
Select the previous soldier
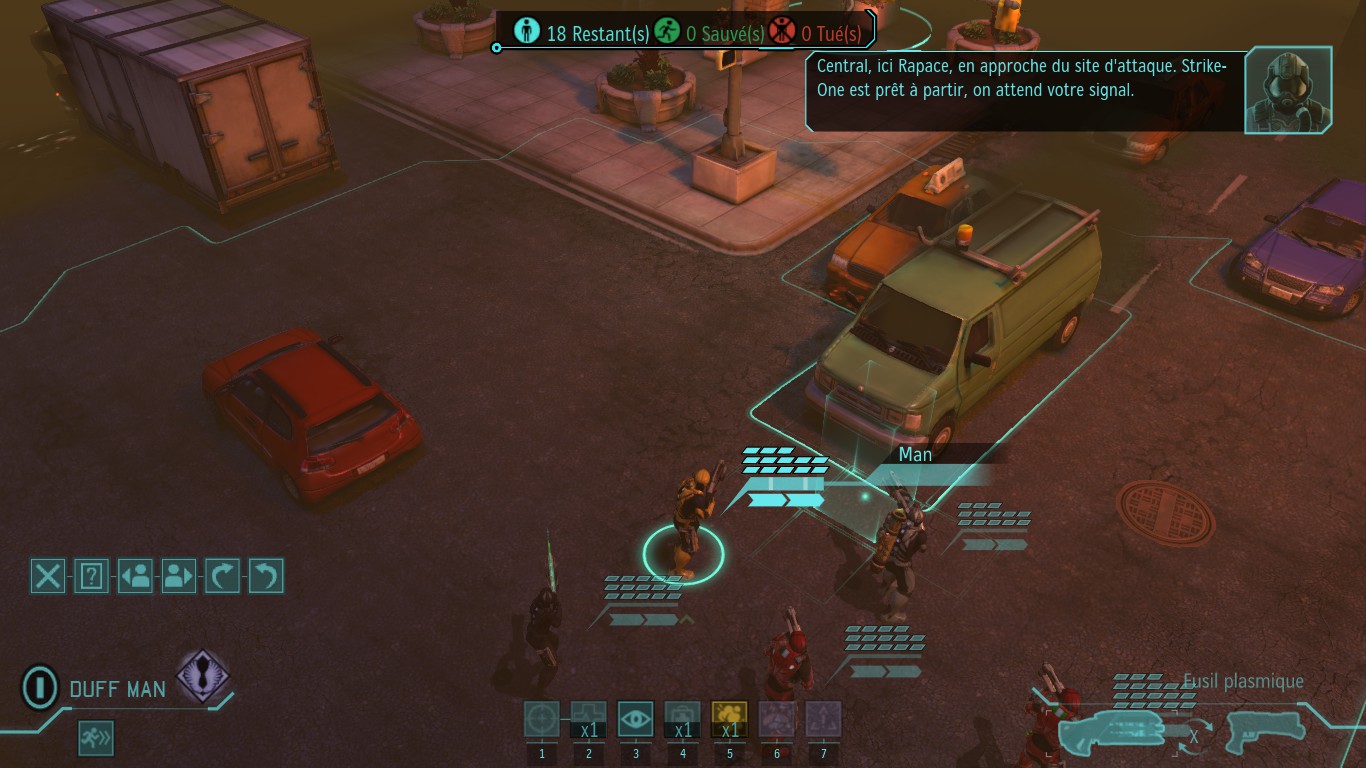[x=135, y=576]
